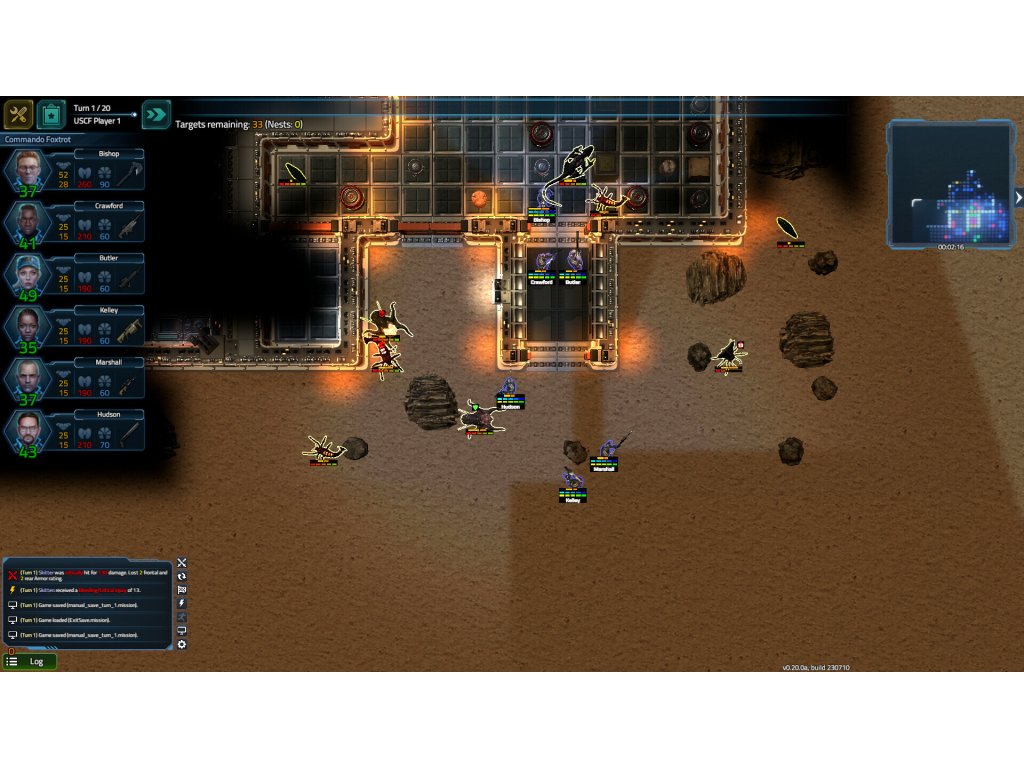Viewport: 1024px width, 768px height.
Task: Toggle the Log panel button
Action: (29, 661)
